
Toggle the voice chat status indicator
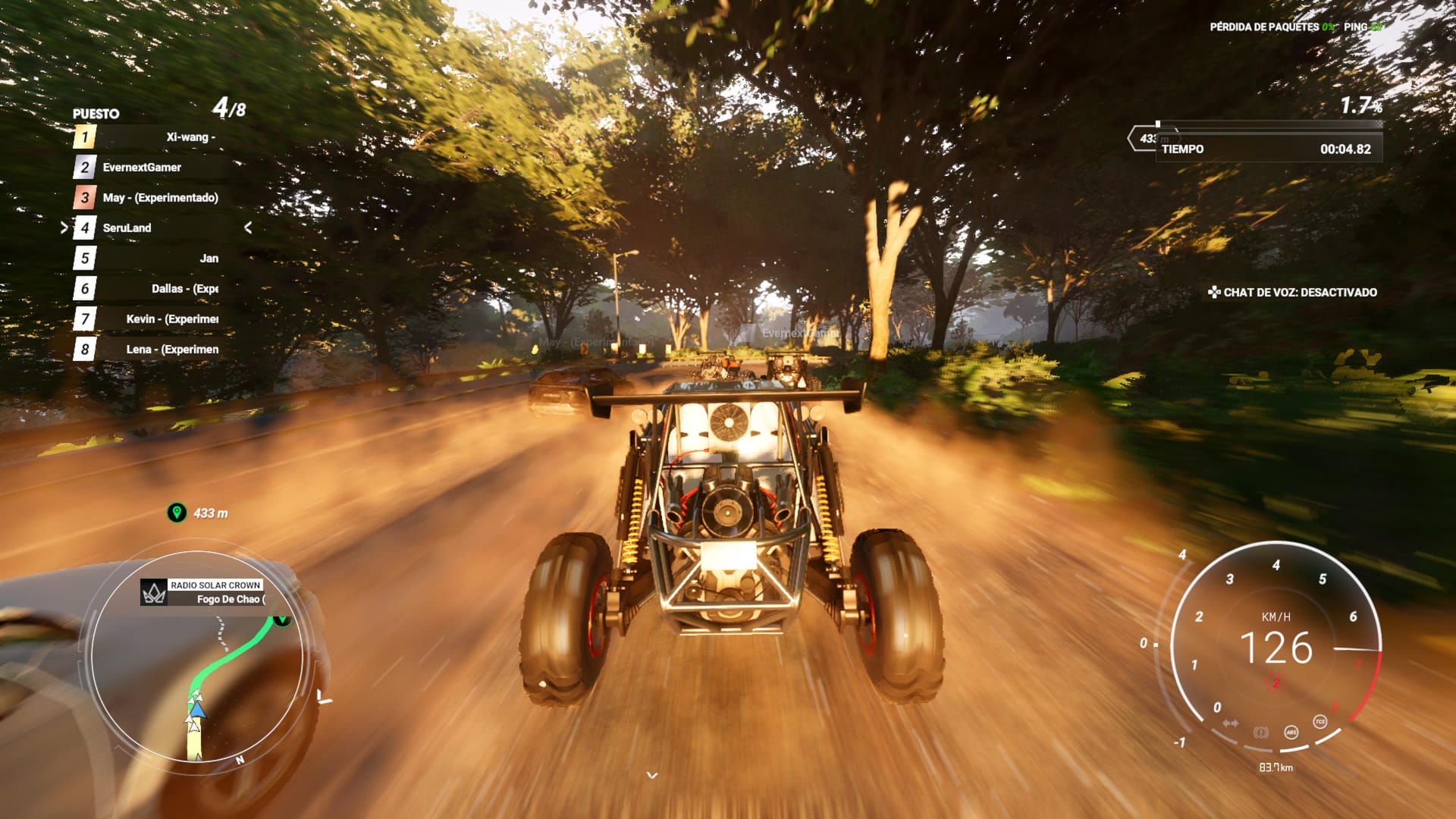tap(1292, 292)
